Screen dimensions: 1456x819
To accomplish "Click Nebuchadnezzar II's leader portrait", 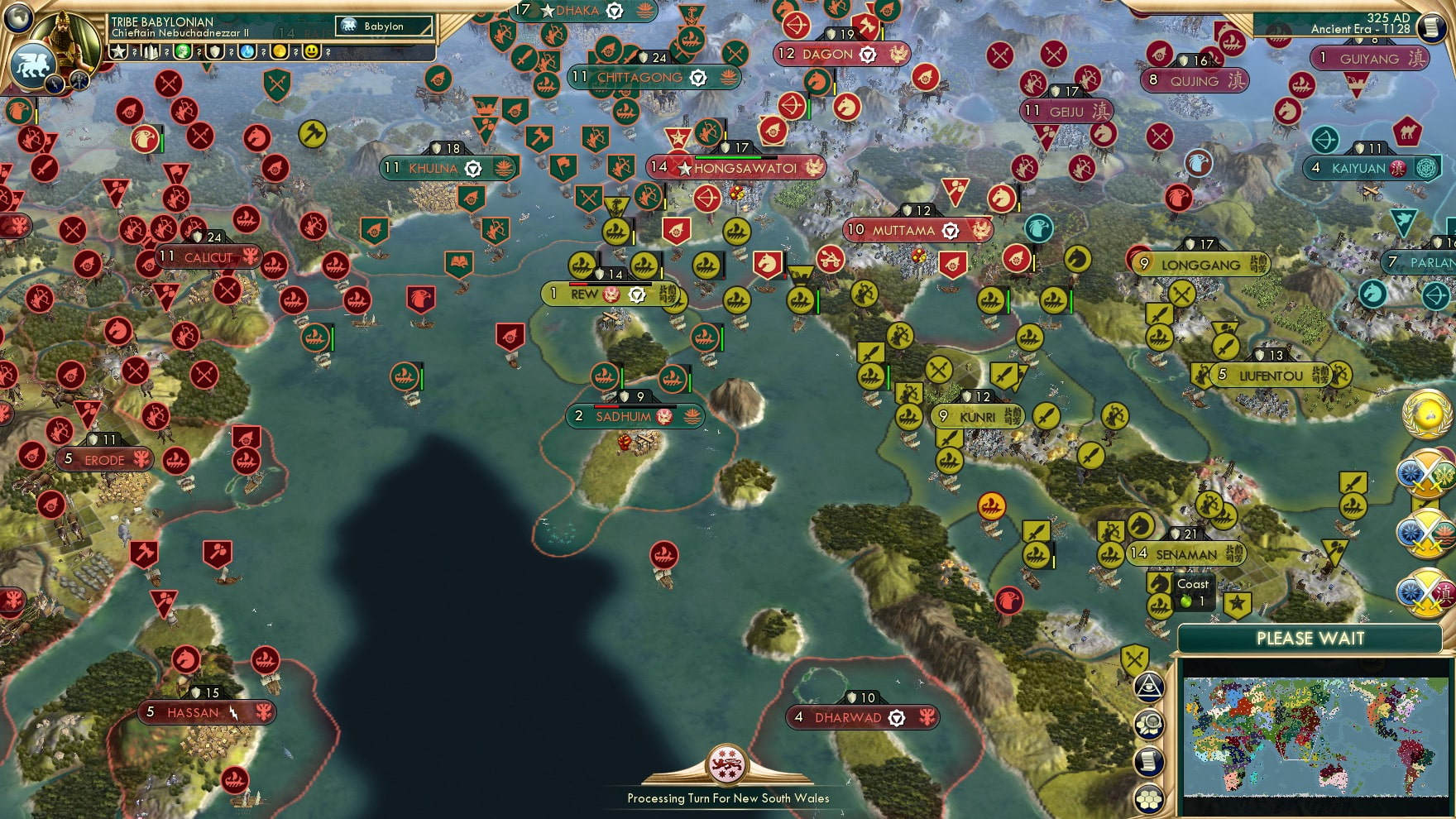I will click(66, 40).
